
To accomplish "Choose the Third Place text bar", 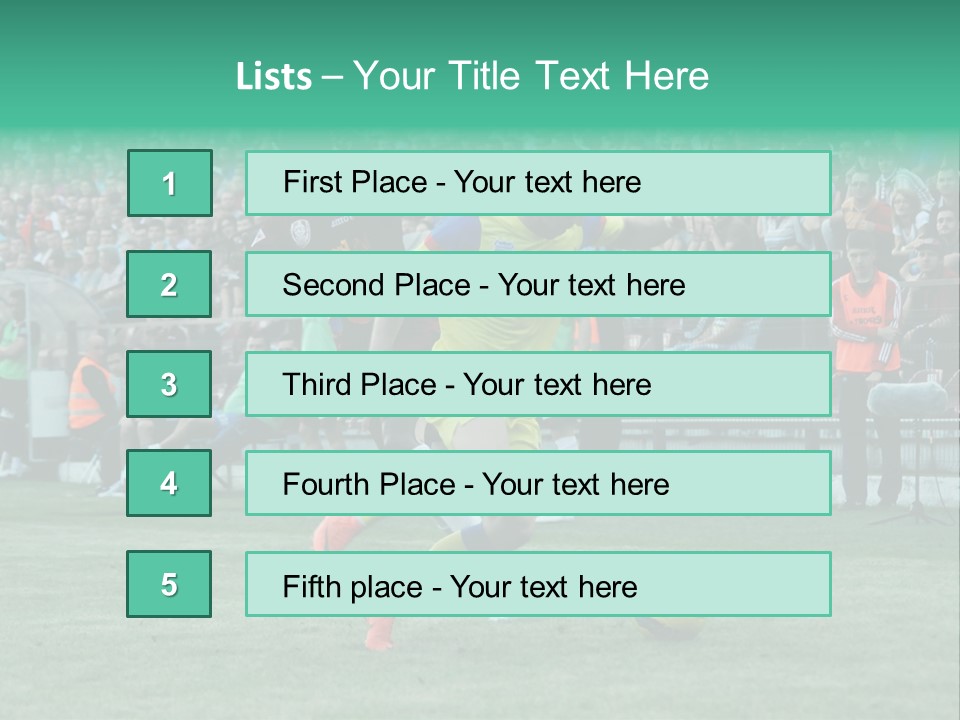I will coord(538,384).
